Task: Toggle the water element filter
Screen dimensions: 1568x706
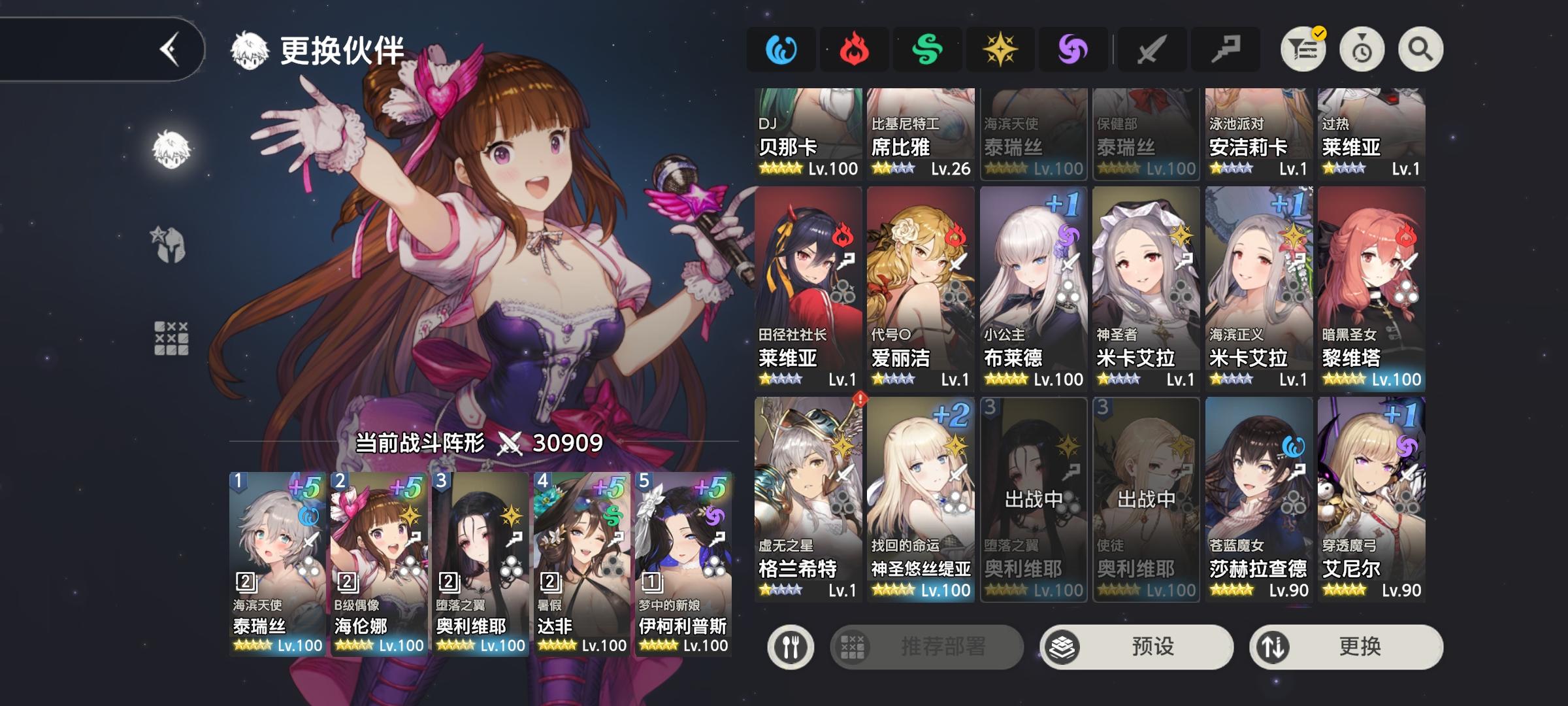Action: click(x=781, y=49)
